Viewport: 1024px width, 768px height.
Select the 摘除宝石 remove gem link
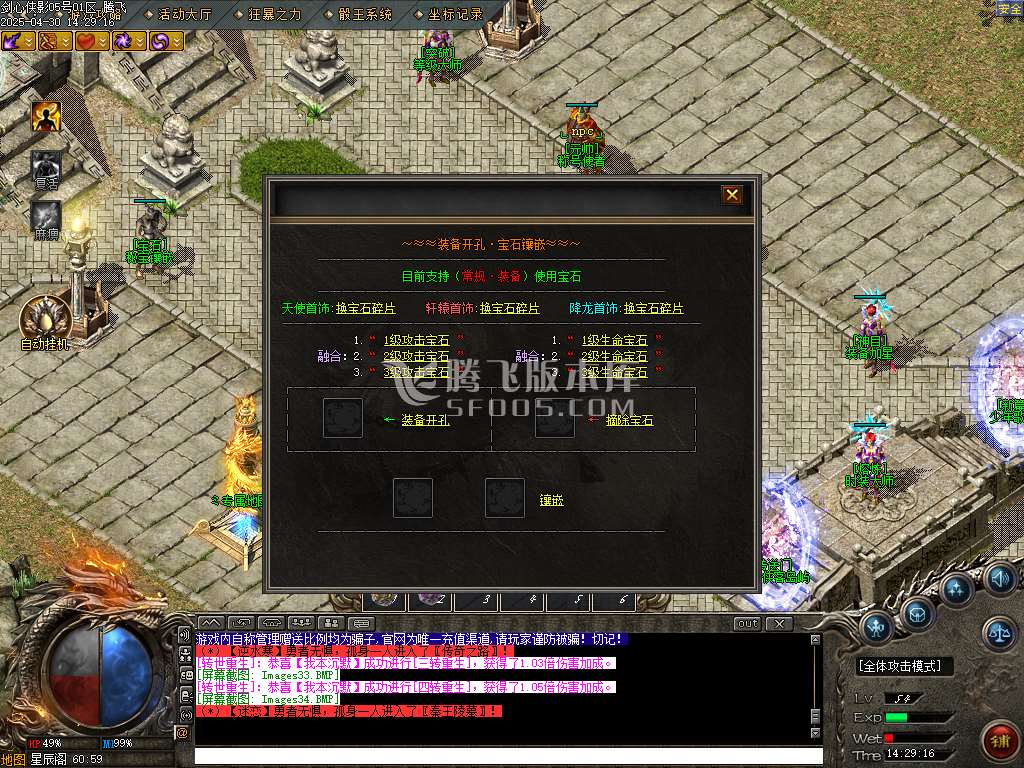tap(629, 420)
